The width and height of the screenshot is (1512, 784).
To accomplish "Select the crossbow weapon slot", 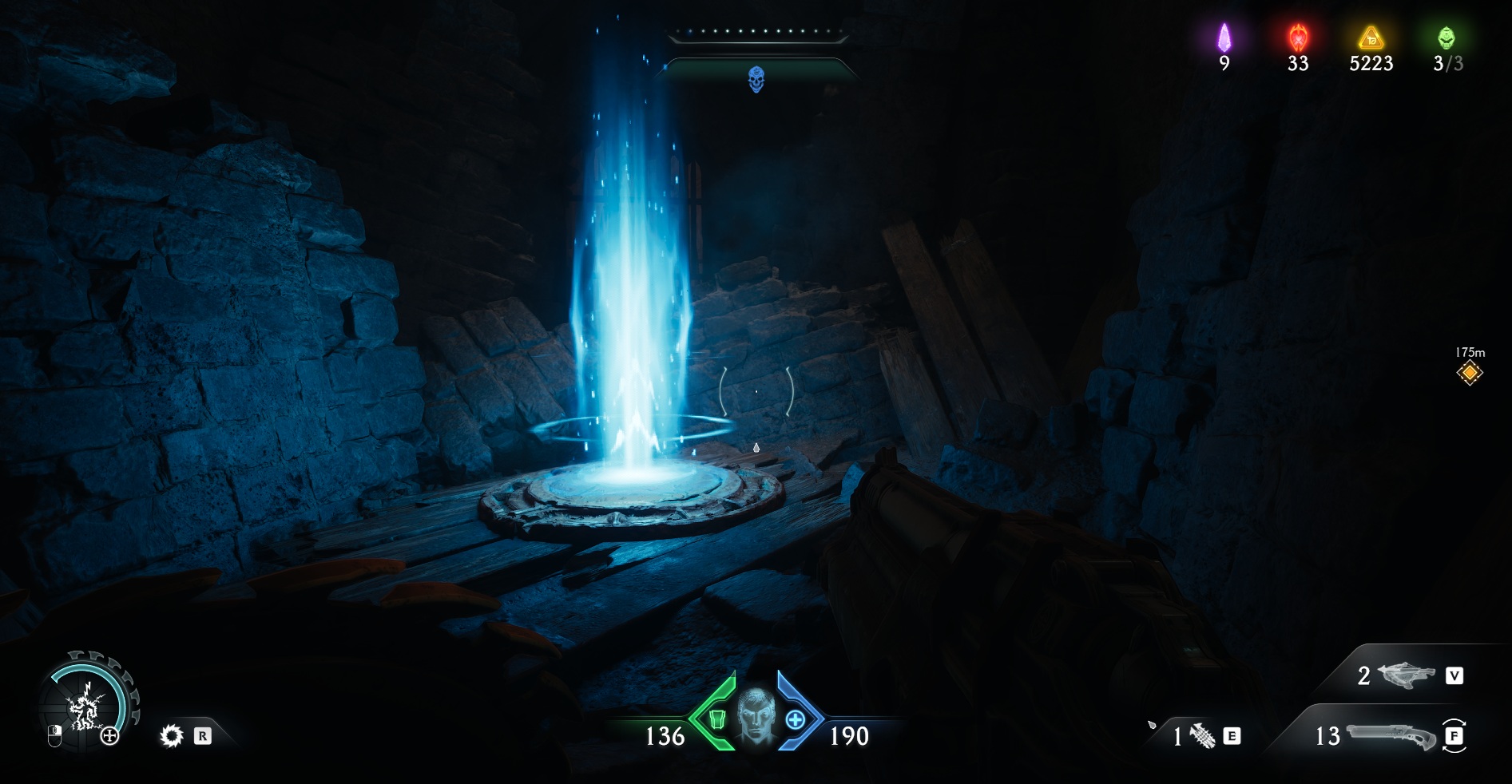I will (1405, 675).
